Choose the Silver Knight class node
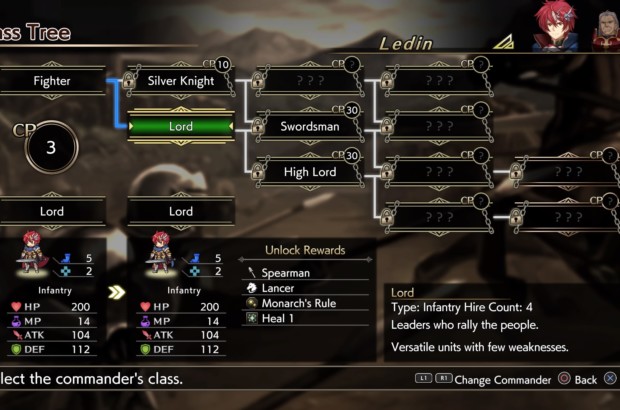Viewport: 620px width, 410px height. (181, 81)
